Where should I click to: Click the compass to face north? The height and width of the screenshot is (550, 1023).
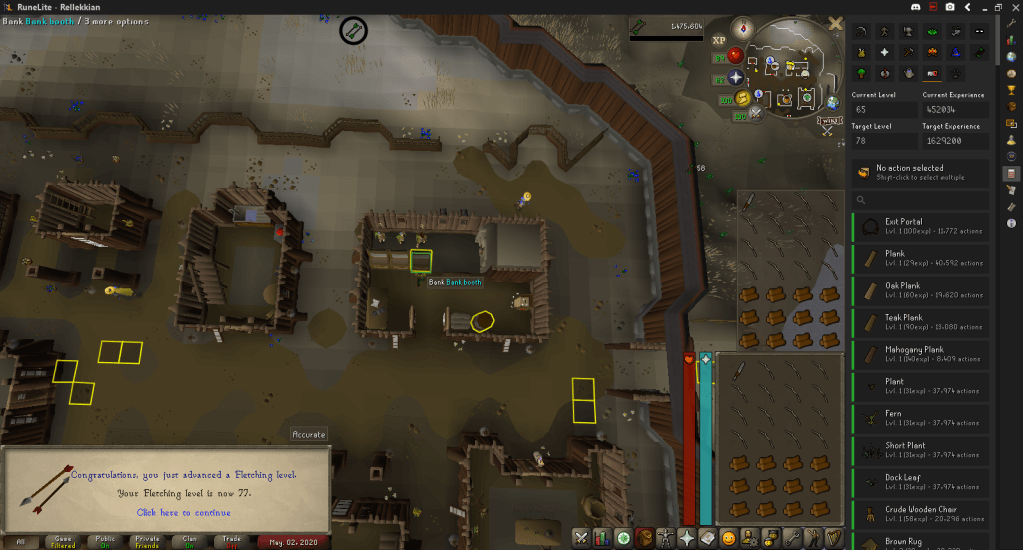coord(743,27)
